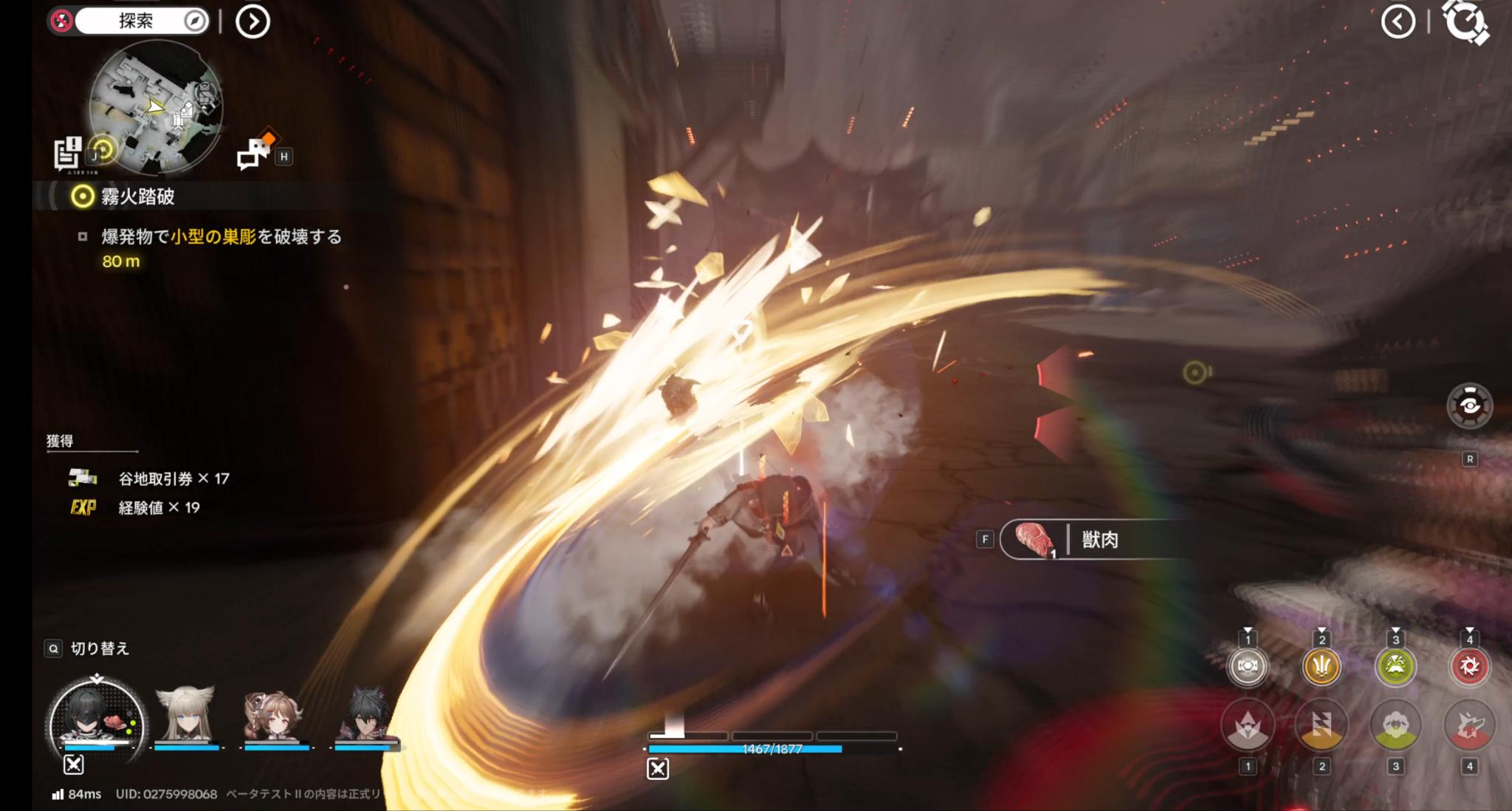Use the green sheep battle skill
Image resolution: width=1512 pixels, height=811 pixels.
coord(1395,727)
